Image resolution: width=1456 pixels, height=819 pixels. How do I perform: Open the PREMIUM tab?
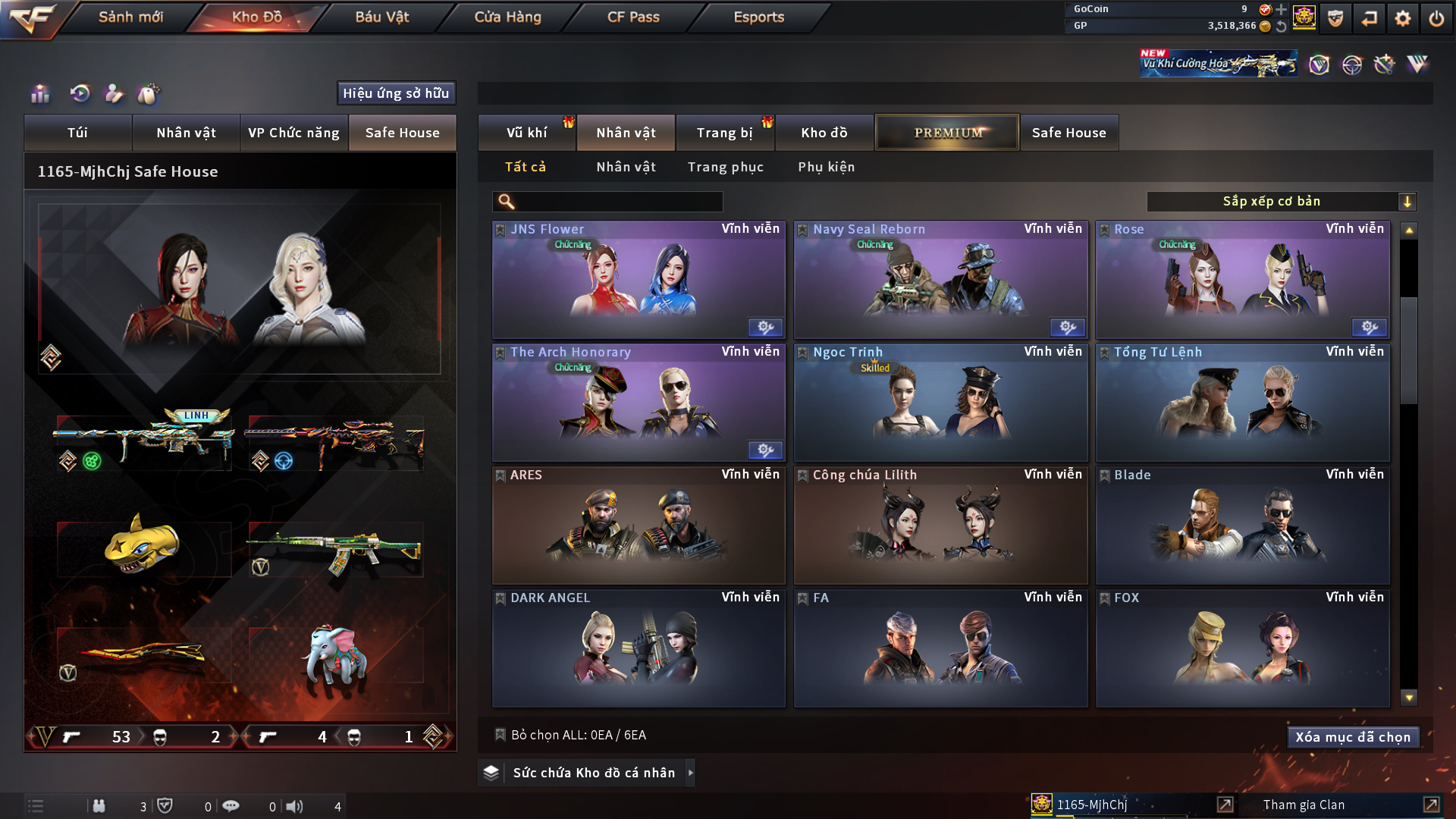pyautogui.click(x=947, y=133)
